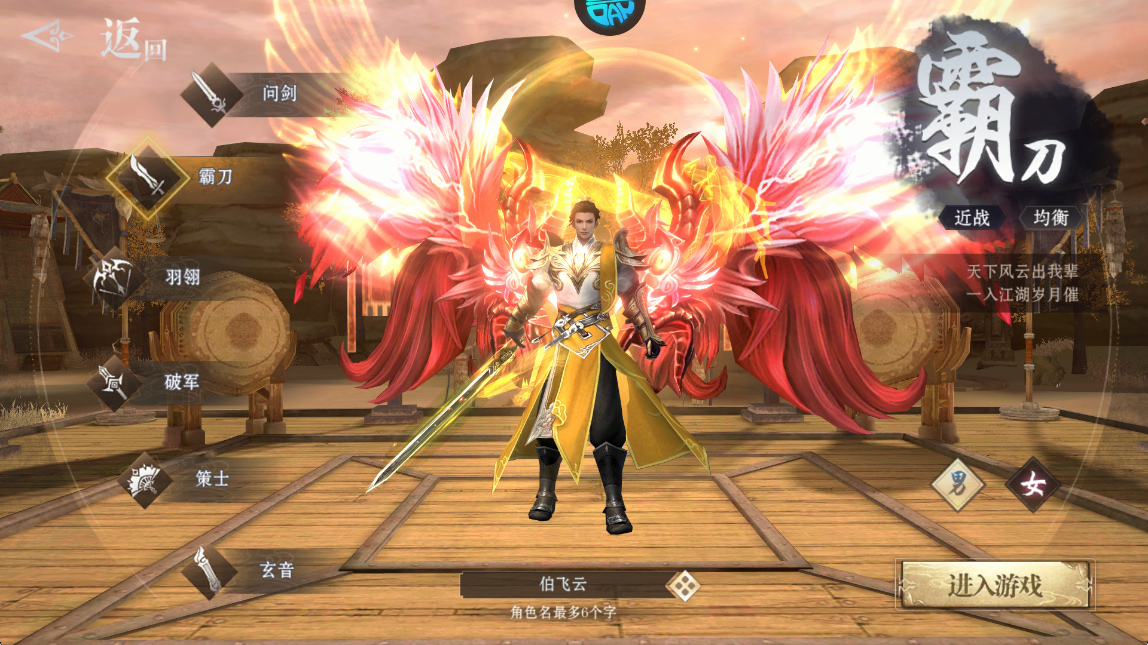
Task: Switch character gender to female 女
Action: pyautogui.click(x=1032, y=484)
